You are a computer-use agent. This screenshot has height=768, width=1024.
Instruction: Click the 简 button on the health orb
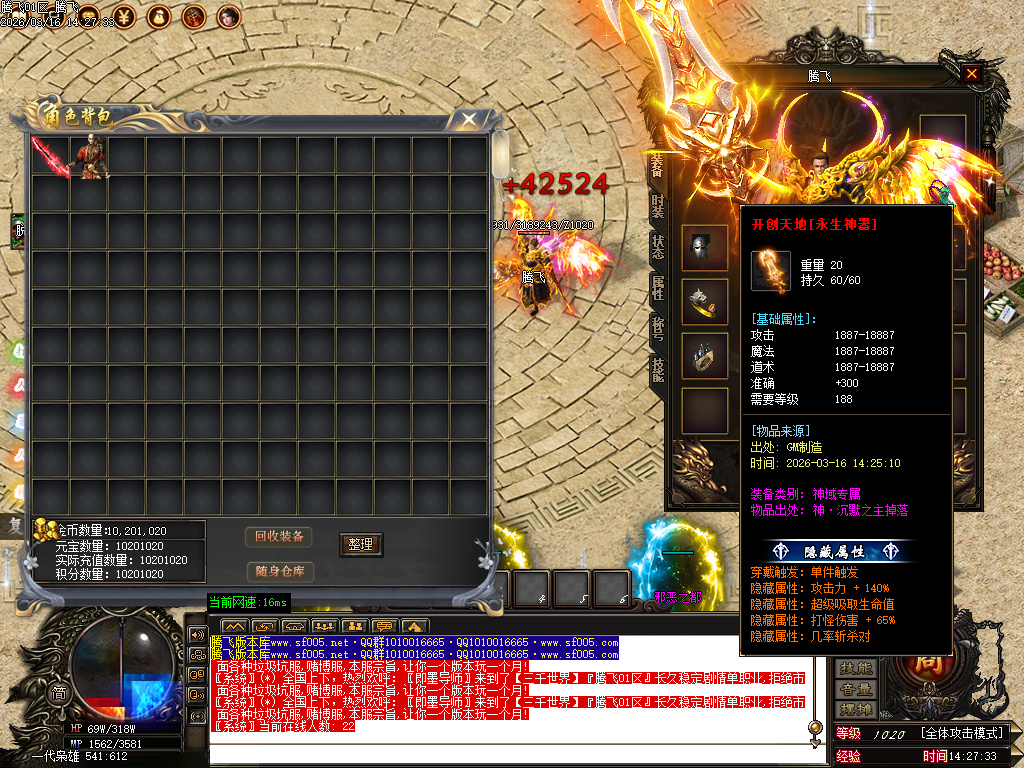click(60, 692)
